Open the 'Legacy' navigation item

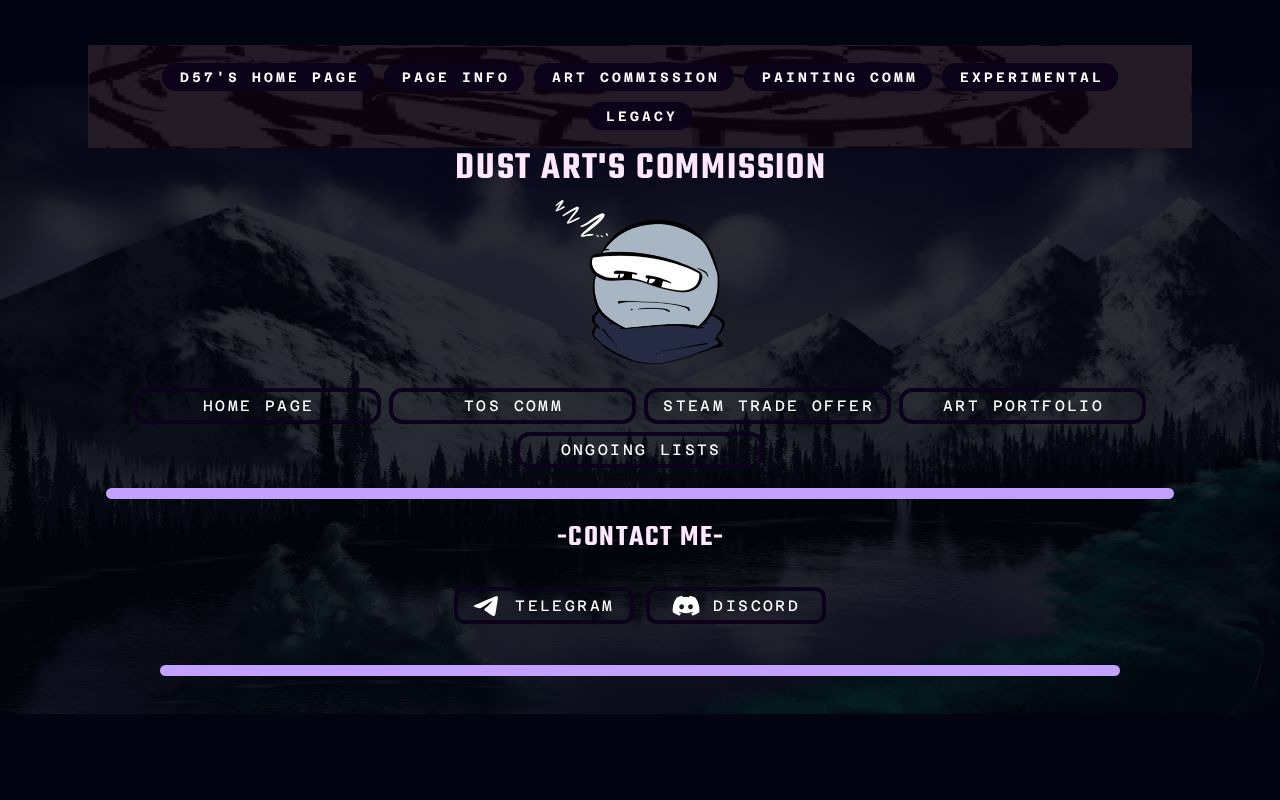(x=640, y=116)
